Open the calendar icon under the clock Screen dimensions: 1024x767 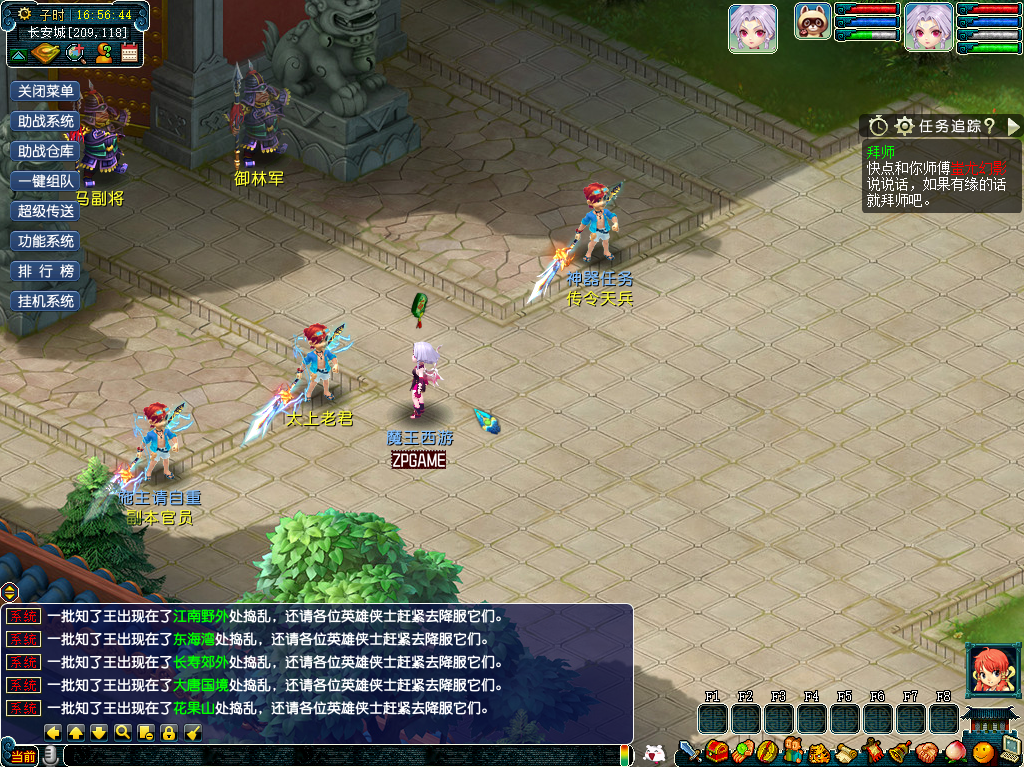coord(130,53)
